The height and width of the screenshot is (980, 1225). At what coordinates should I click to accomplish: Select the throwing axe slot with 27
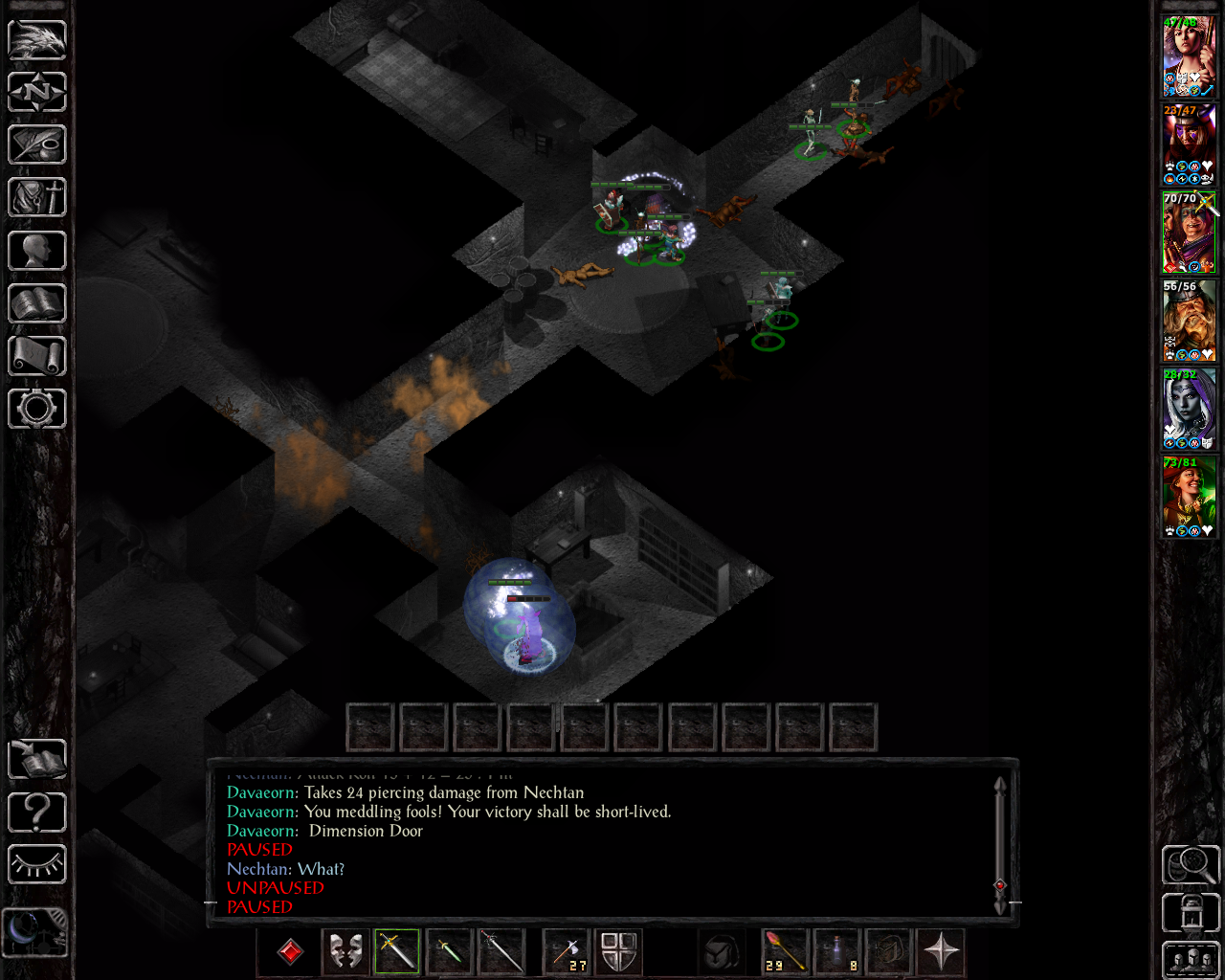pyautogui.click(x=567, y=952)
